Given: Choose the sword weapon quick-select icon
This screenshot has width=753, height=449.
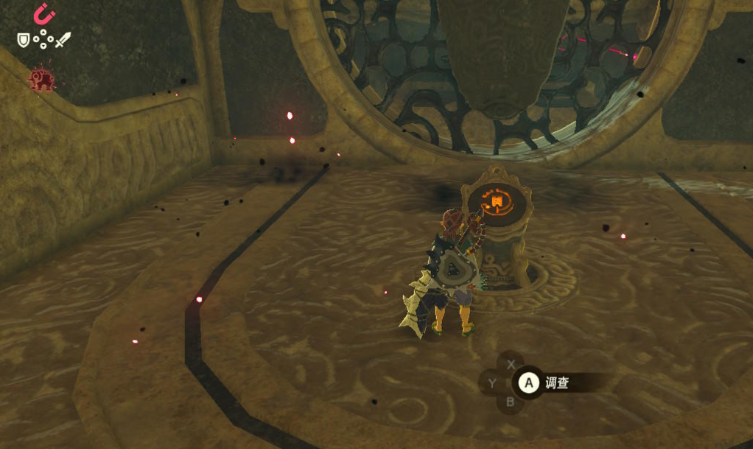Looking at the screenshot, I should point(63,40).
